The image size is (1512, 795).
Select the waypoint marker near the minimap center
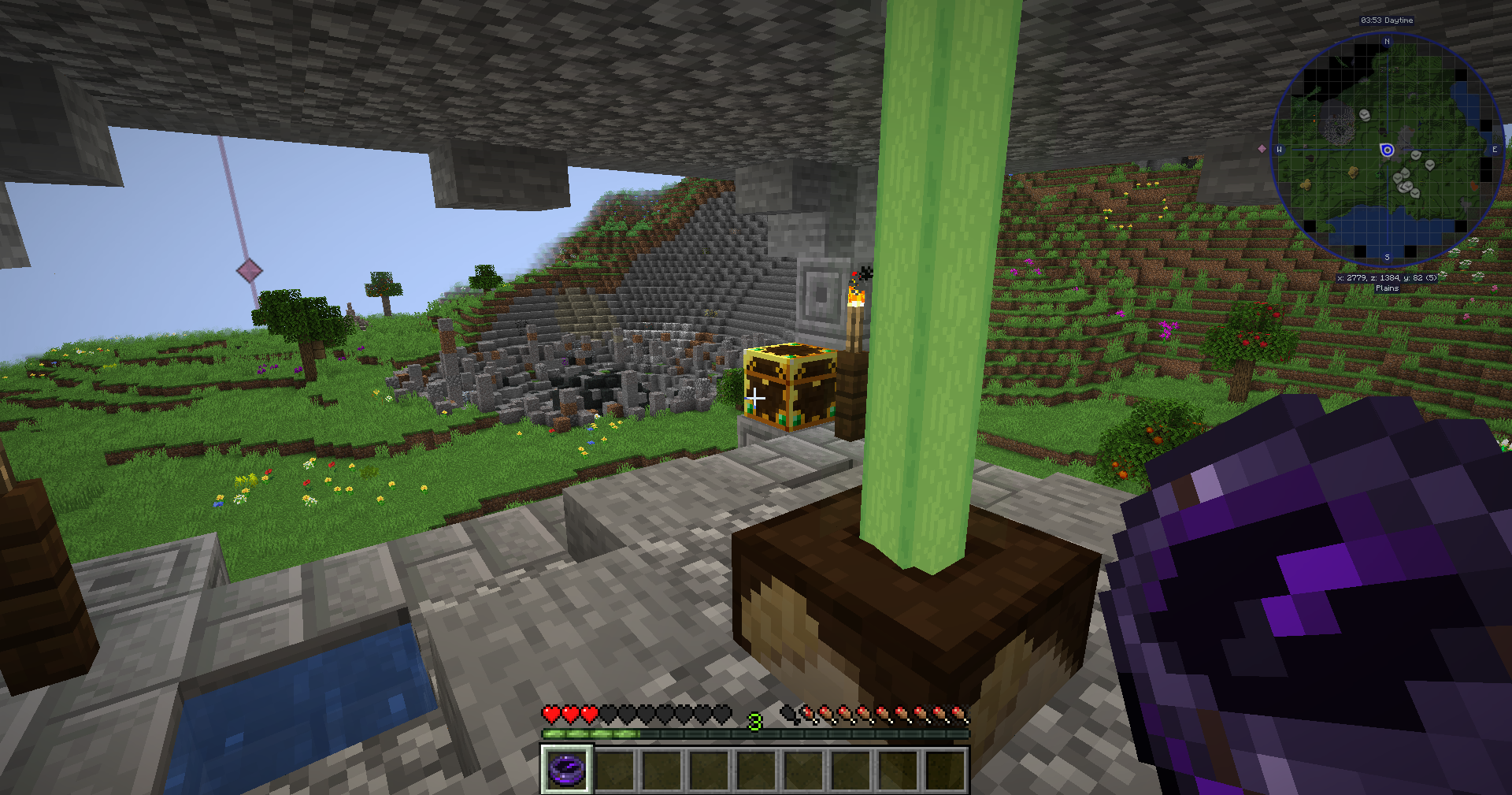pyautogui.click(x=1414, y=155)
